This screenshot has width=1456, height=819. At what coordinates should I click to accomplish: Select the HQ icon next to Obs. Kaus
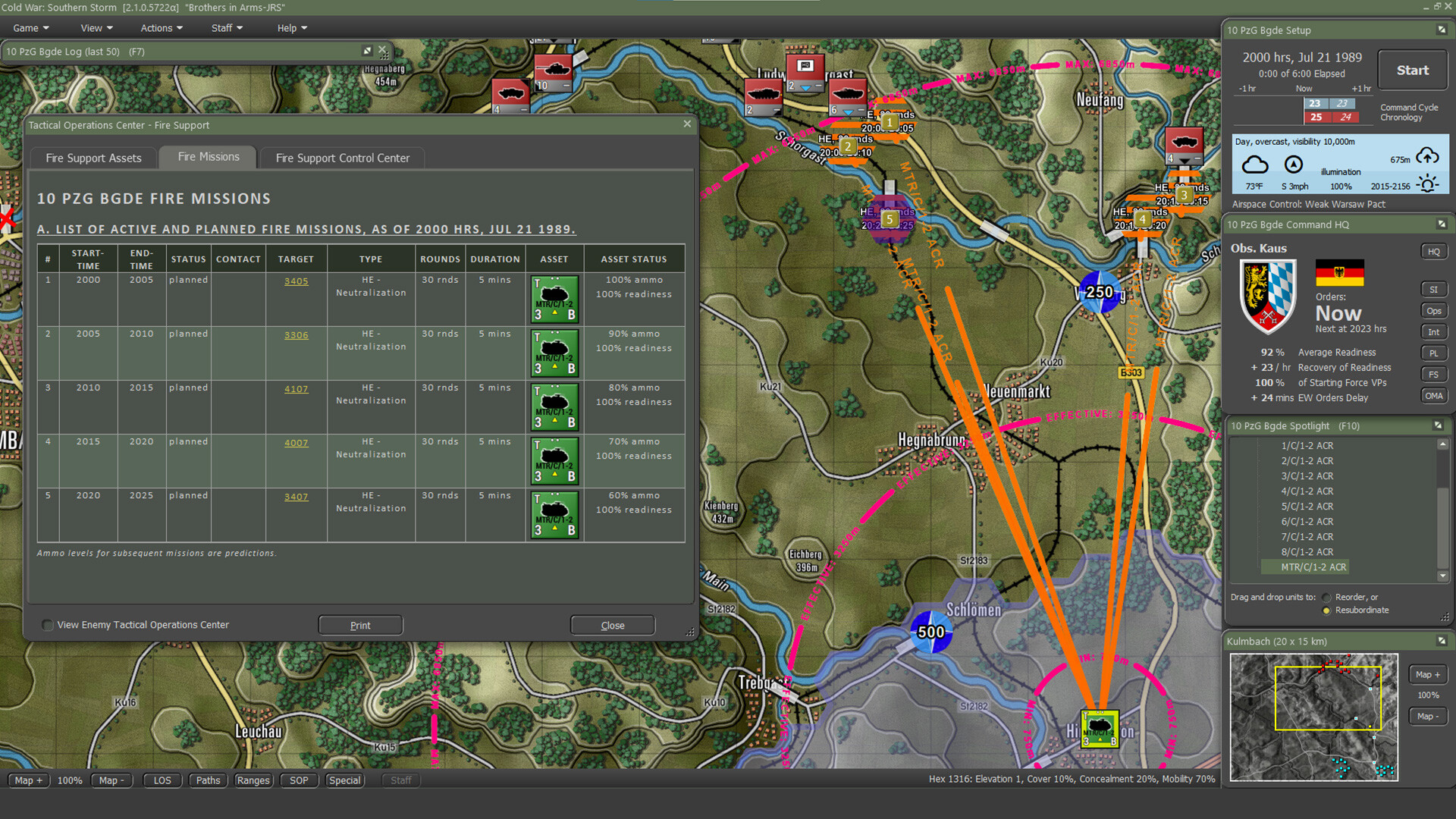click(1435, 251)
